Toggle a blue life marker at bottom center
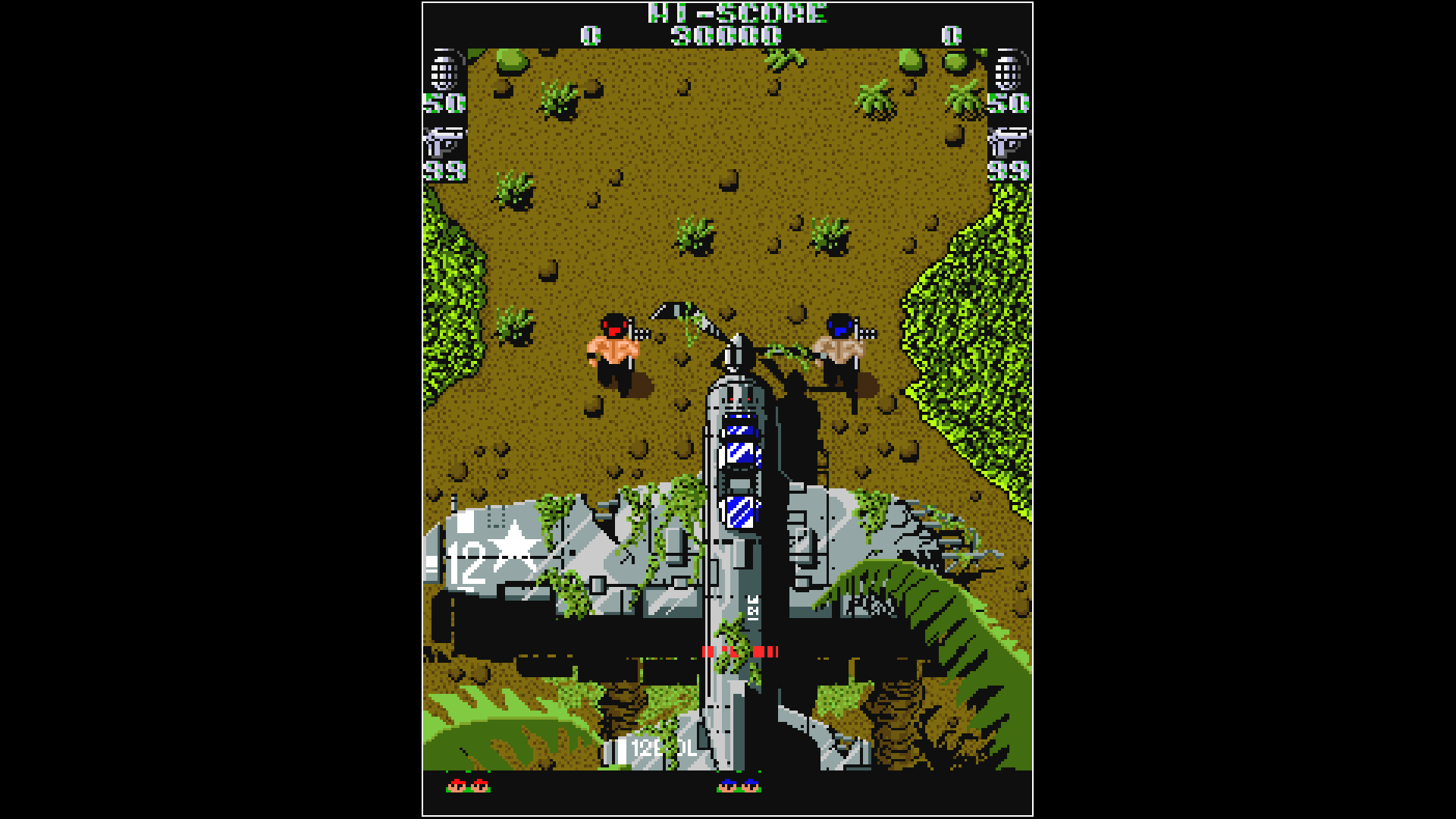Screen dimensions: 1456x819 click(x=728, y=787)
